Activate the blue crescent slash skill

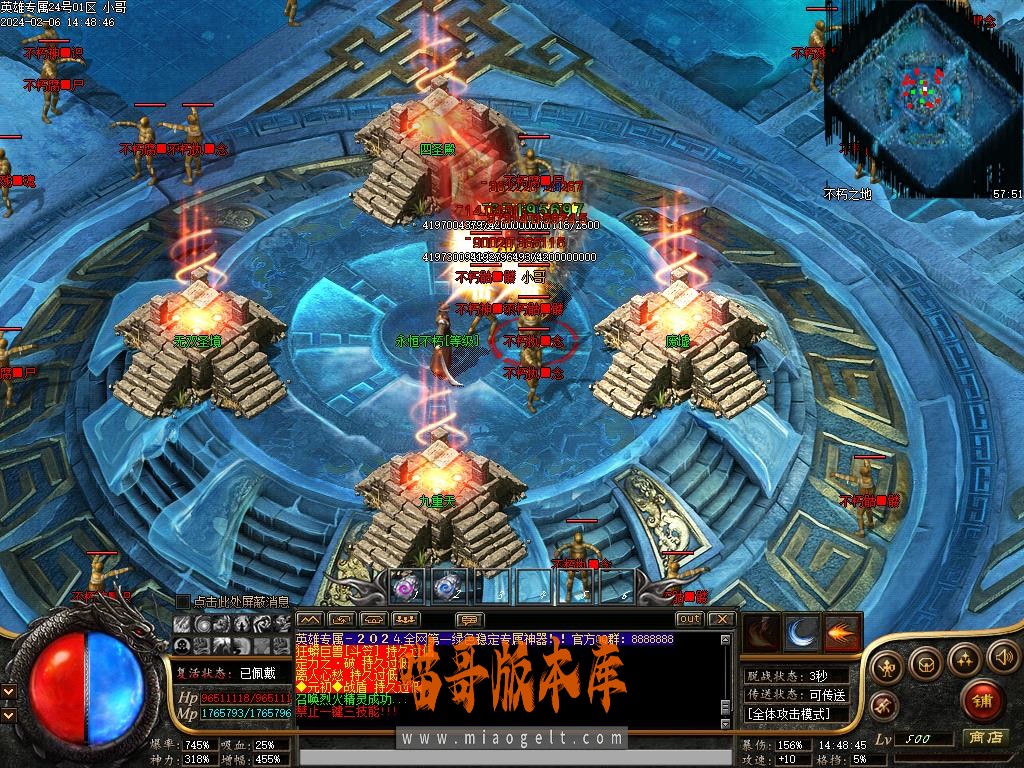[802, 633]
